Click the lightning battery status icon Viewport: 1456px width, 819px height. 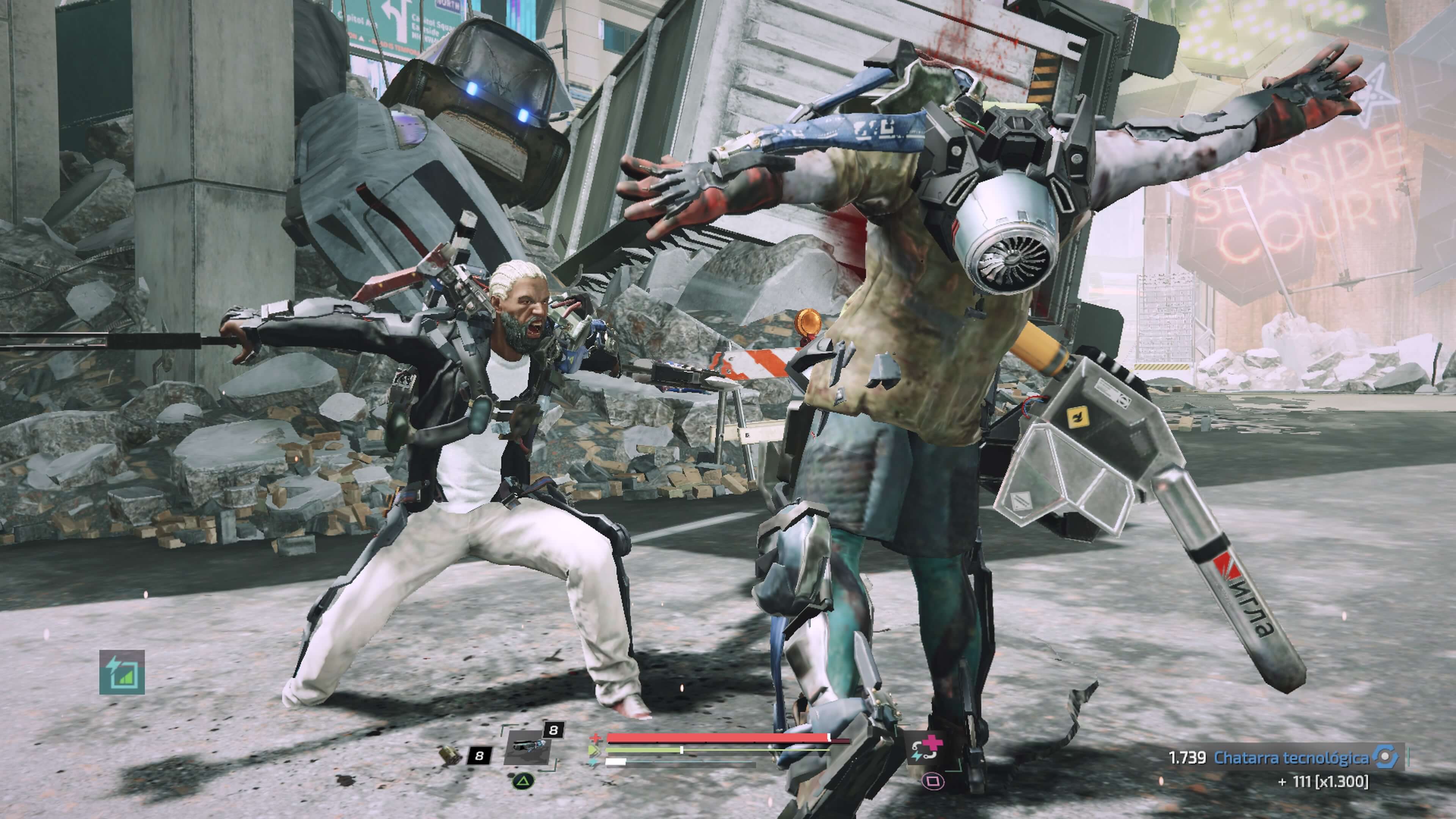[122, 672]
